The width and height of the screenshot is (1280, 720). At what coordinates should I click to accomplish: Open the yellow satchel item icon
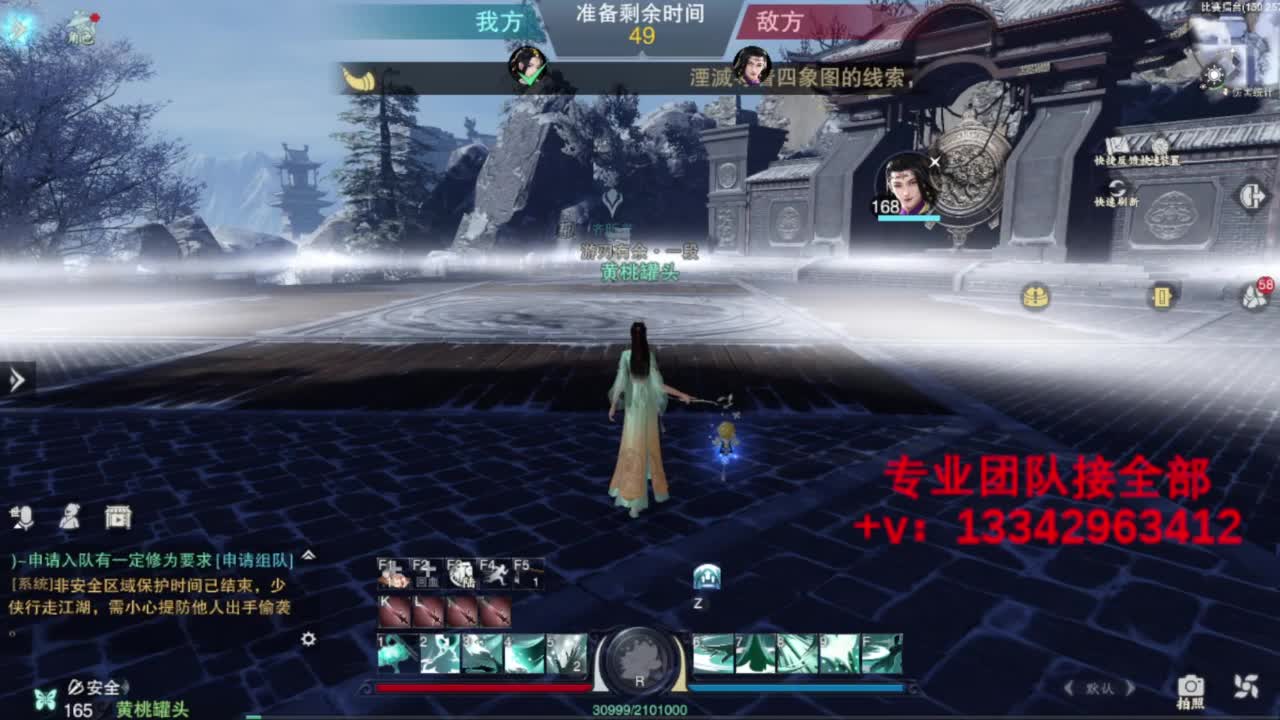tap(1162, 295)
